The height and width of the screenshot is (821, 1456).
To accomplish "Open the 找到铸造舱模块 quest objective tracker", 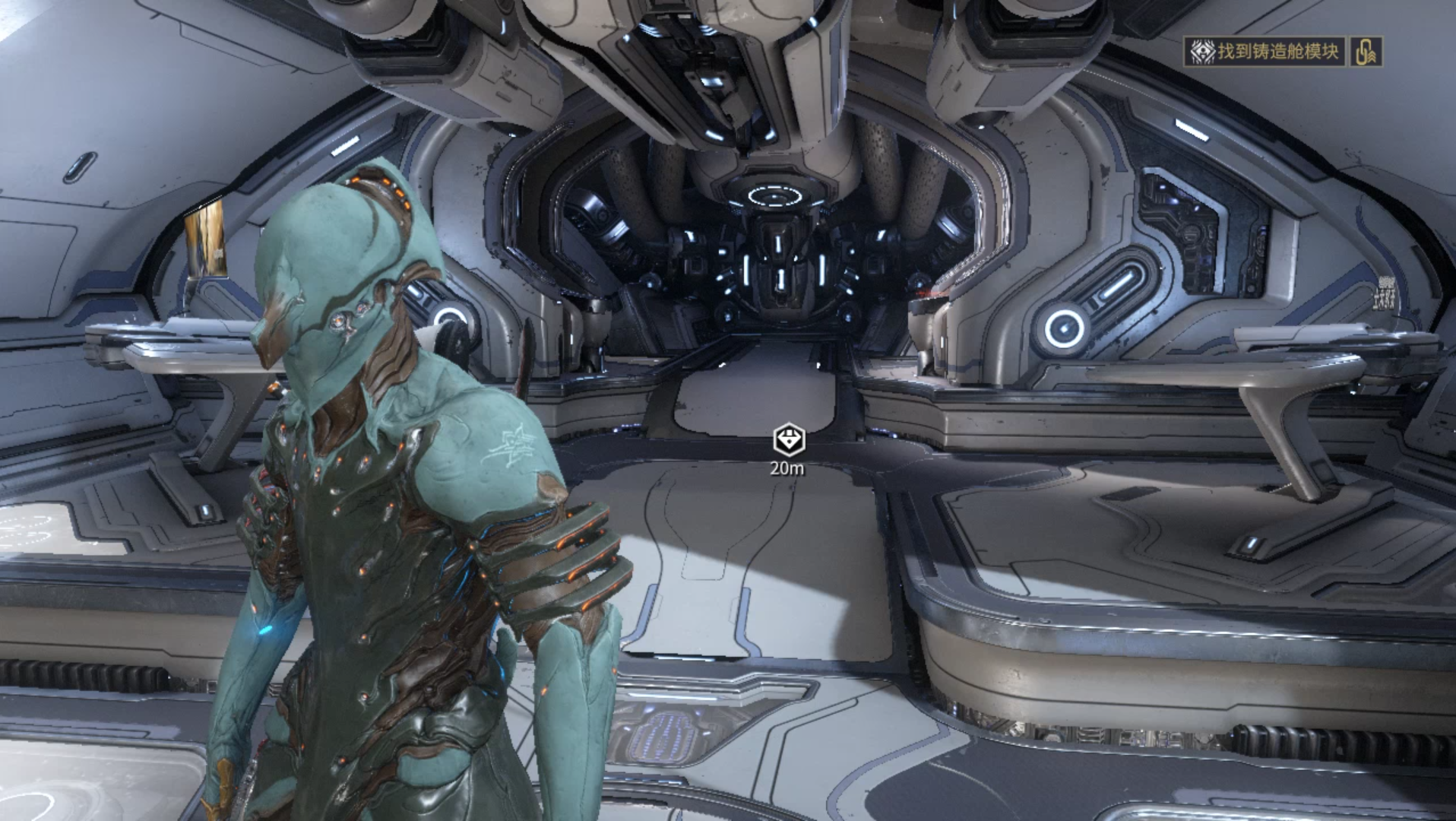I will click(1265, 52).
